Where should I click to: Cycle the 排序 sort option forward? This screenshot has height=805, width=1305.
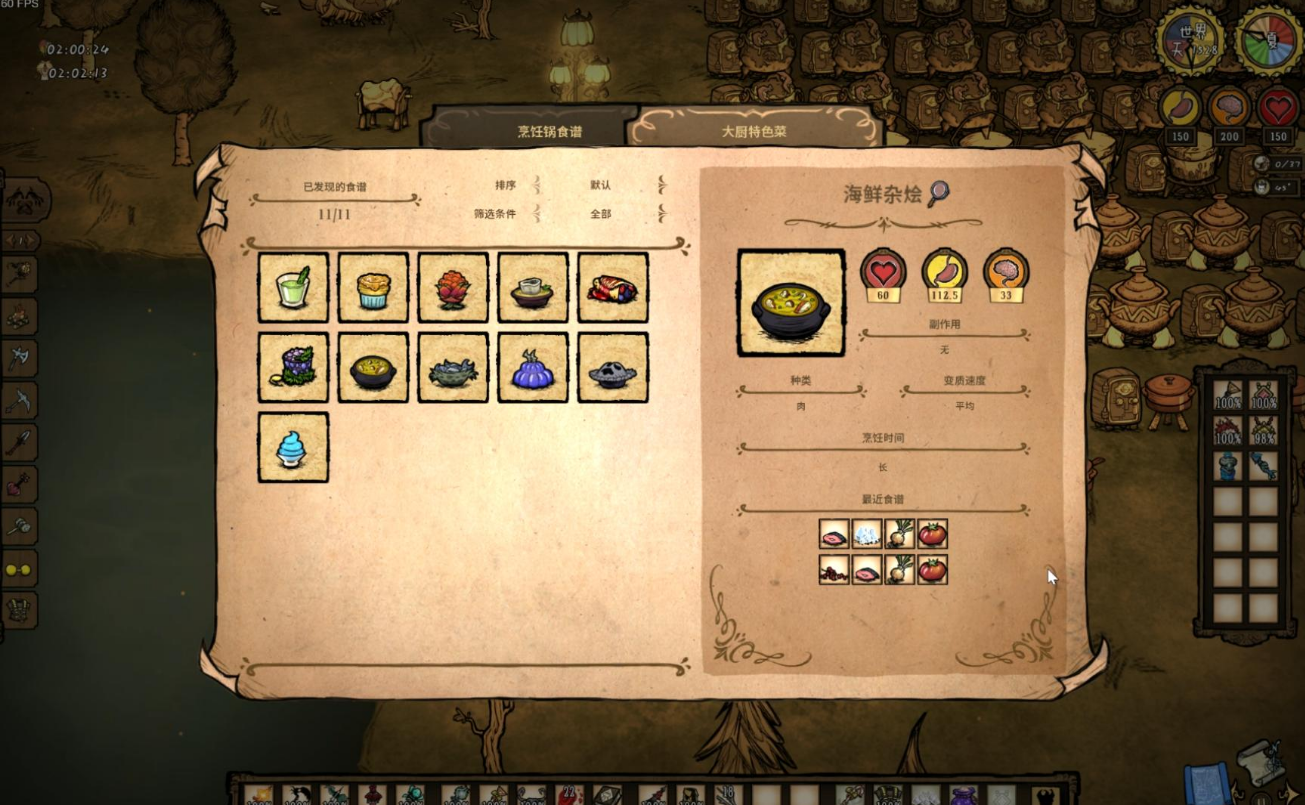point(661,185)
